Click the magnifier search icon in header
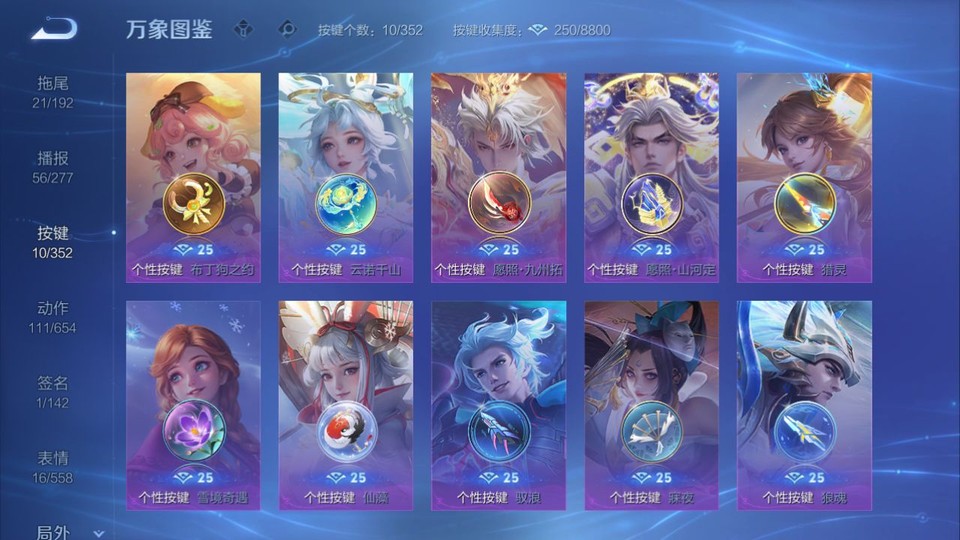Screen dimensions: 960x540 [287, 30]
